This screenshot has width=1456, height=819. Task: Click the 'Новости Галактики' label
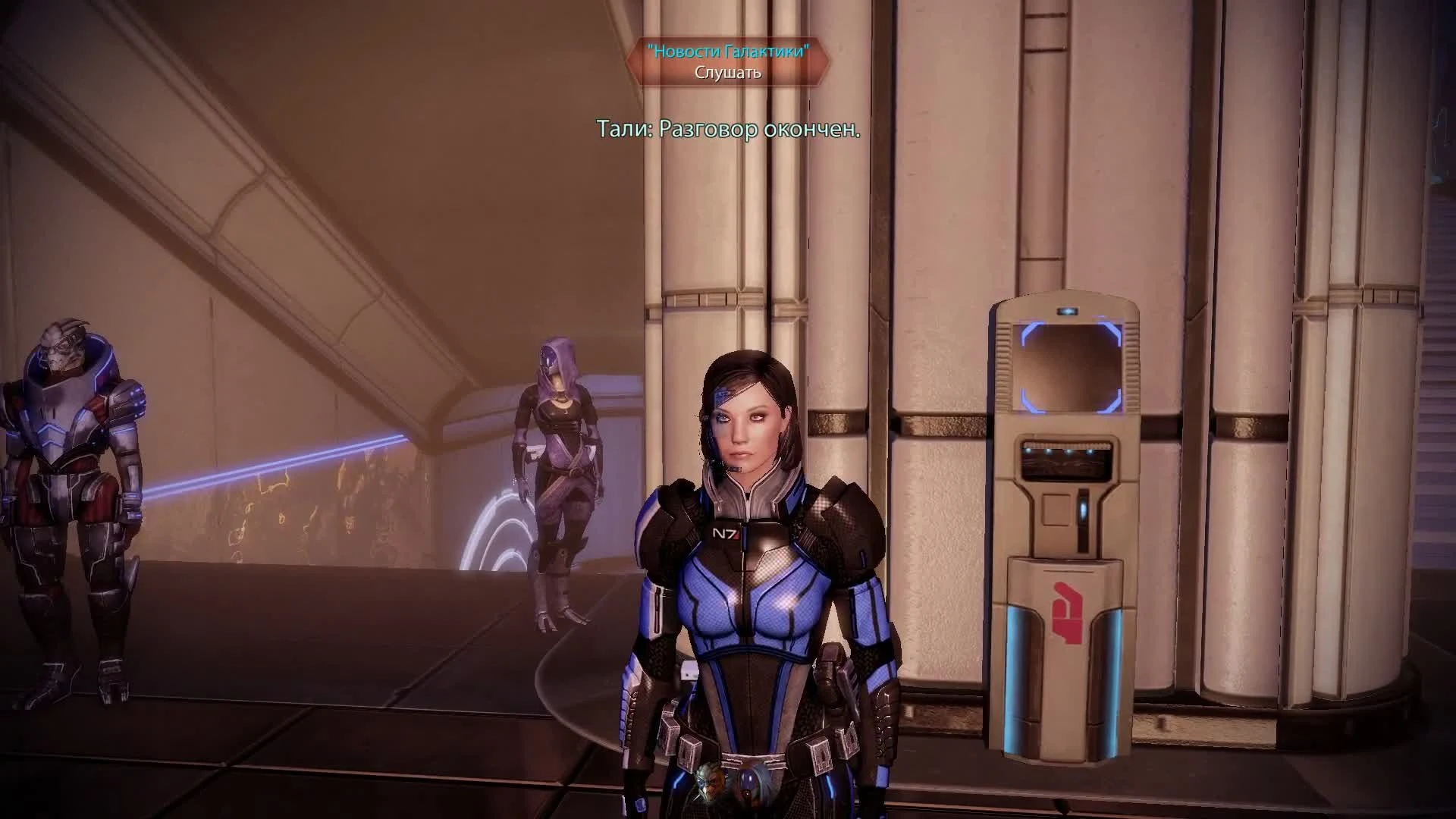tap(729, 52)
